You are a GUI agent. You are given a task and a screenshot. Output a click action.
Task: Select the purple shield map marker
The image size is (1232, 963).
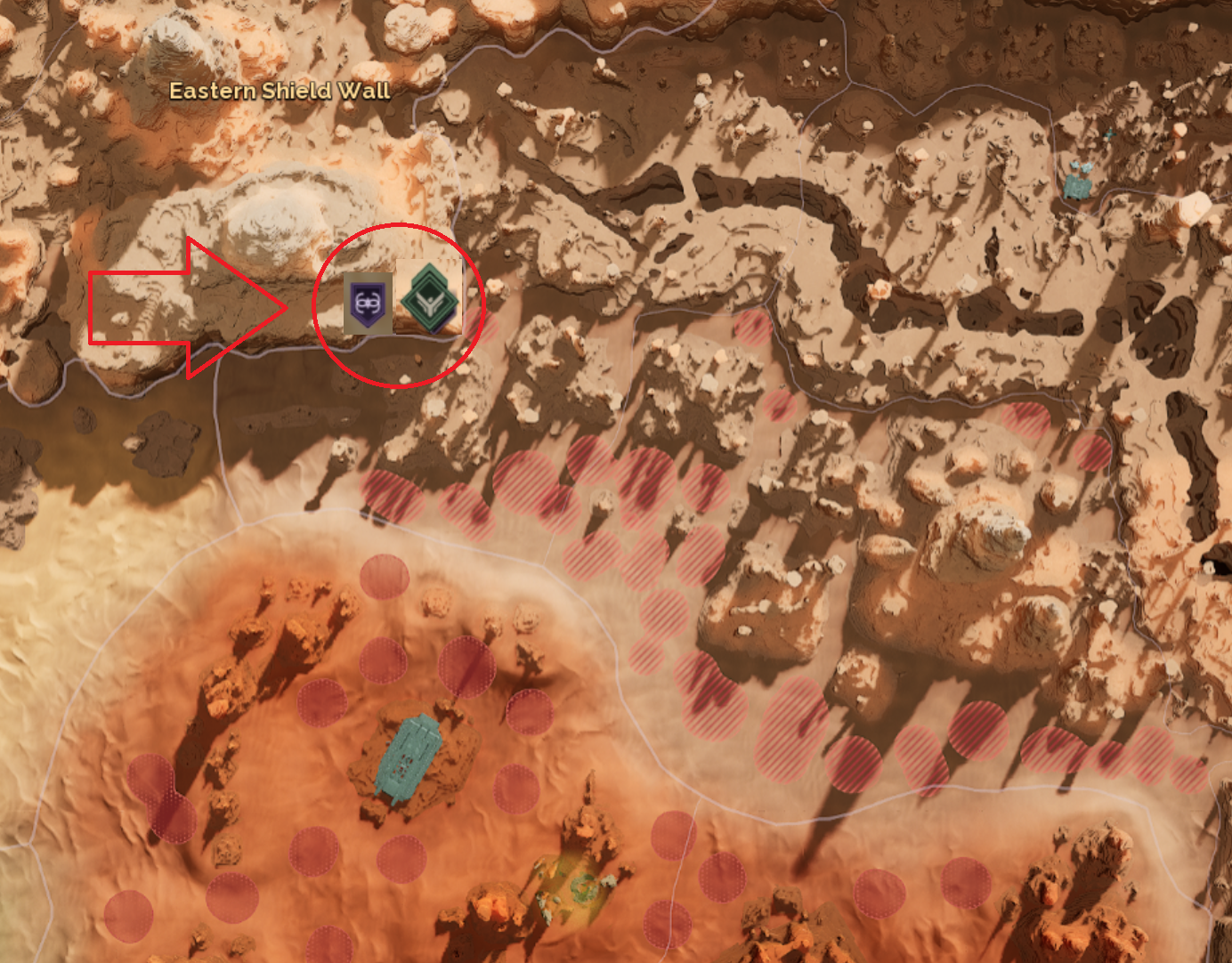pyautogui.click(x=368, y=303)
